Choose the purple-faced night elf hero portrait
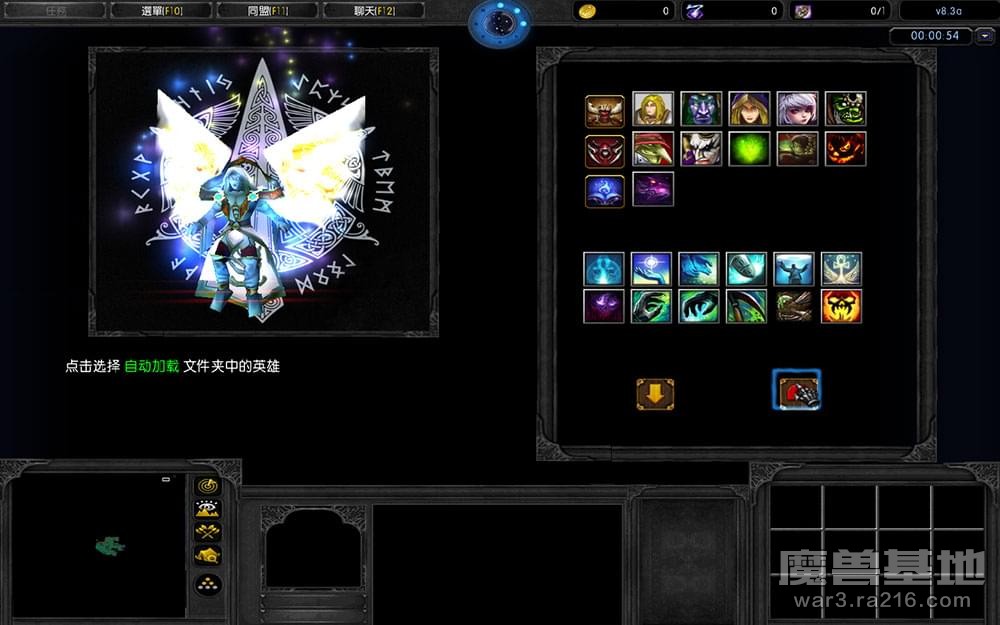 point(701,109)
